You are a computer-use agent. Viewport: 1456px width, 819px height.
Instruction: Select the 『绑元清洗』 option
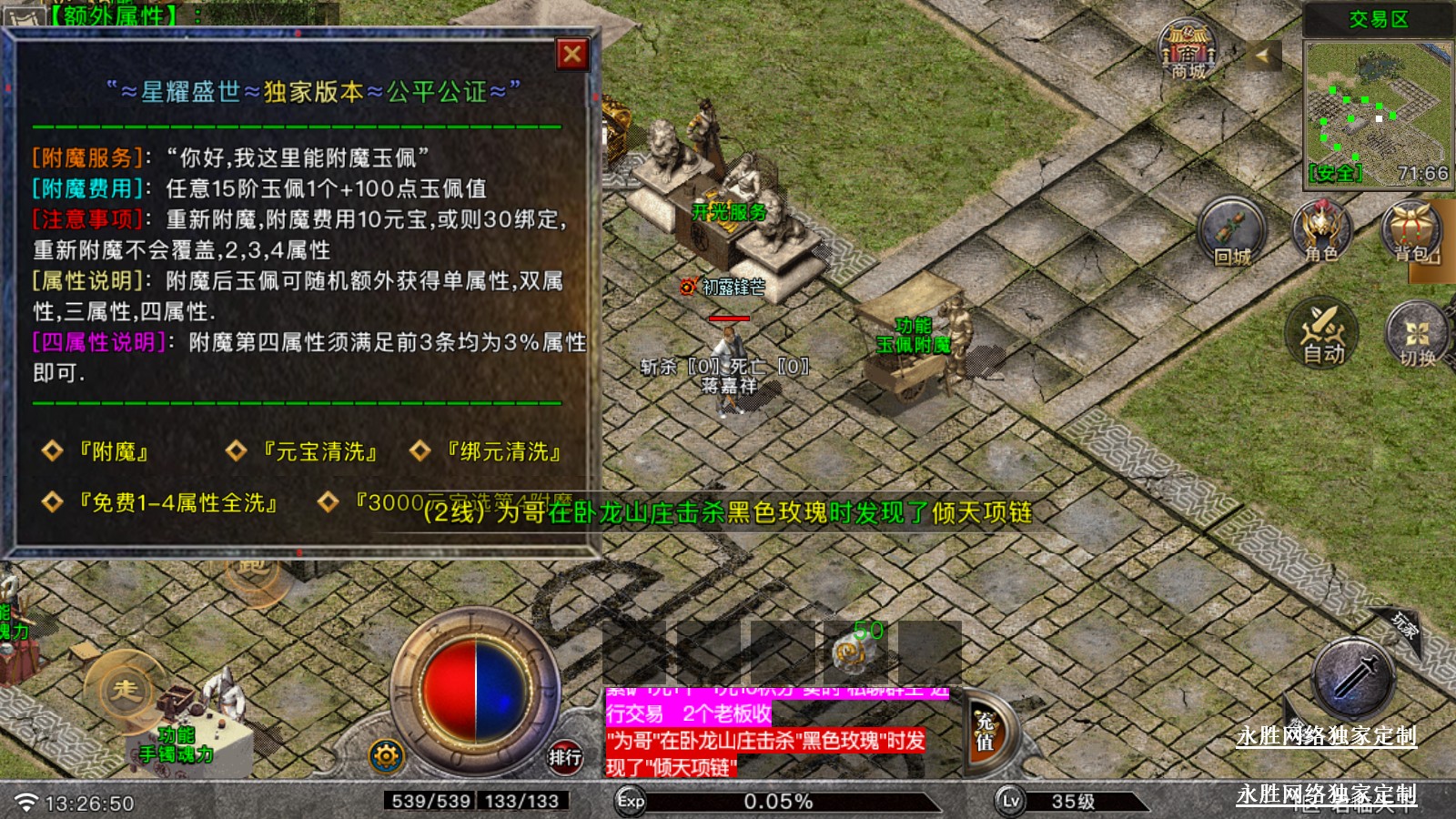(503, 451)
